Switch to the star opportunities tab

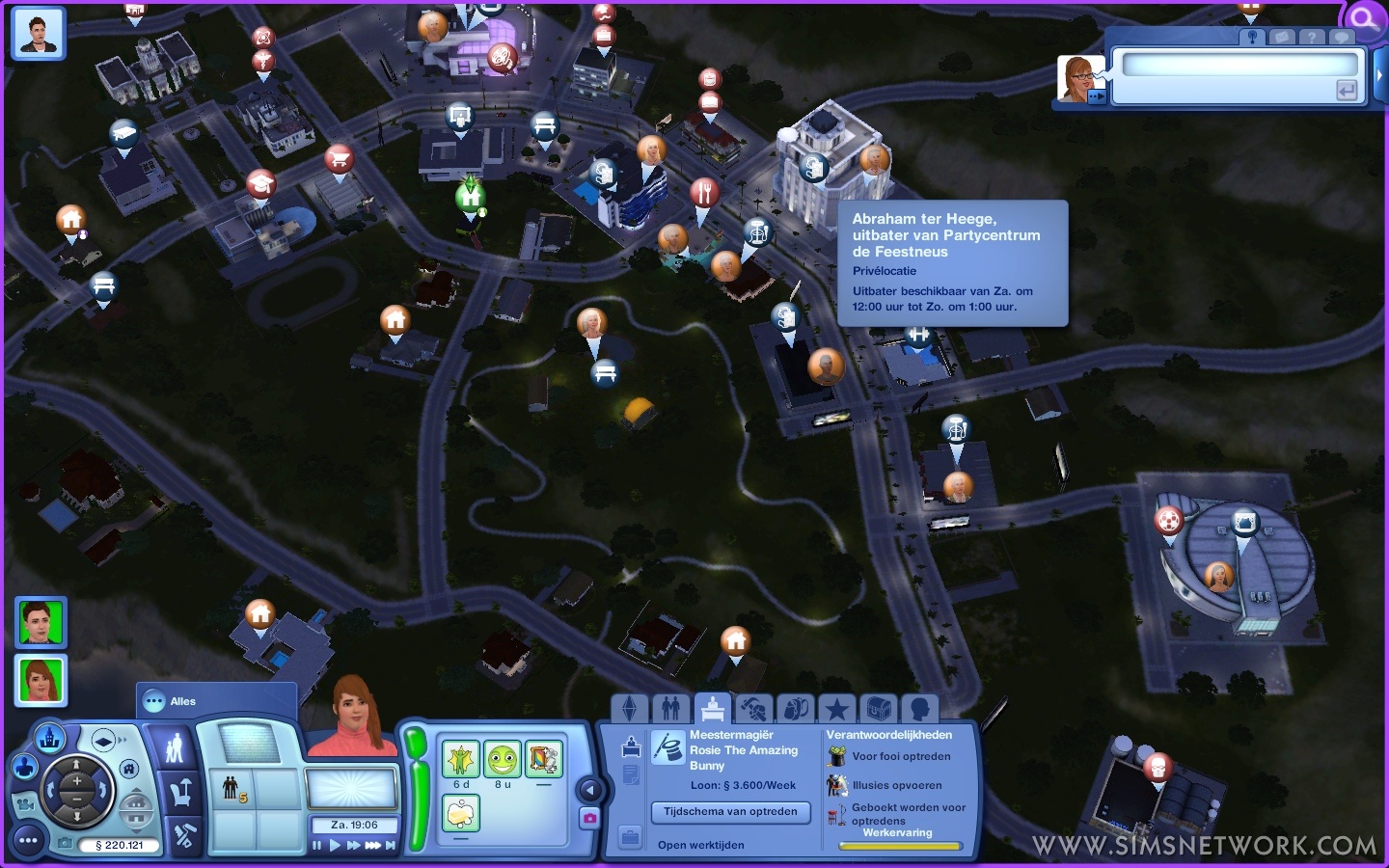pos(836,710)
